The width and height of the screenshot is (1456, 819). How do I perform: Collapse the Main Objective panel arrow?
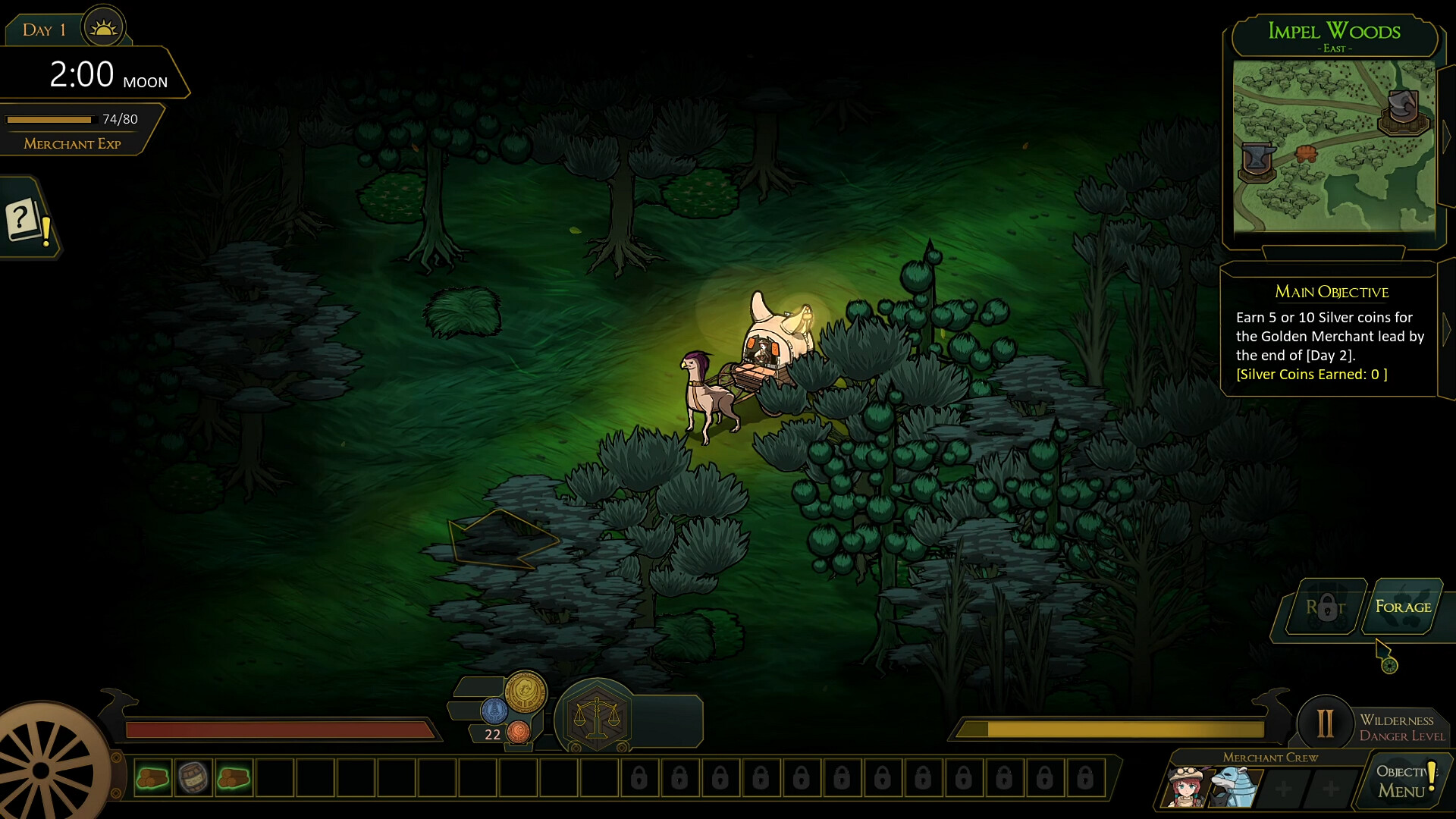pyautogui.click(x=1446, y=329)
